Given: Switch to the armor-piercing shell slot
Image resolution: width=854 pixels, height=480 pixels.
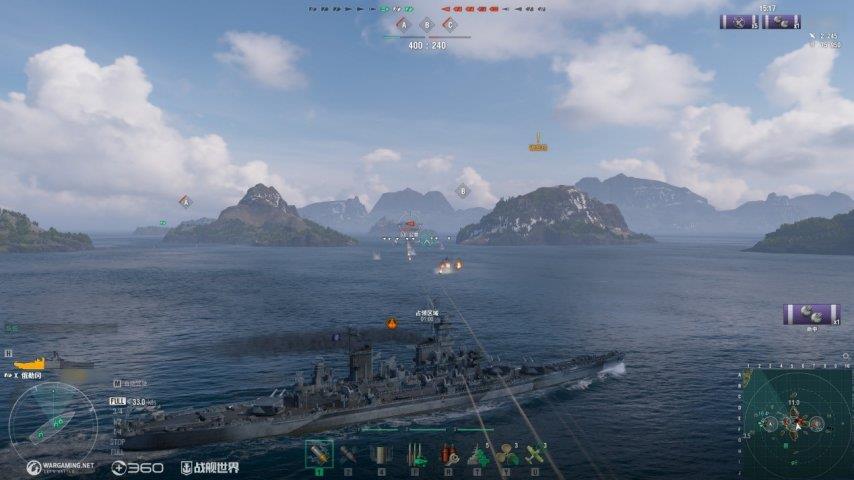Looking at the screenshot, I should [x=348, y=455].
